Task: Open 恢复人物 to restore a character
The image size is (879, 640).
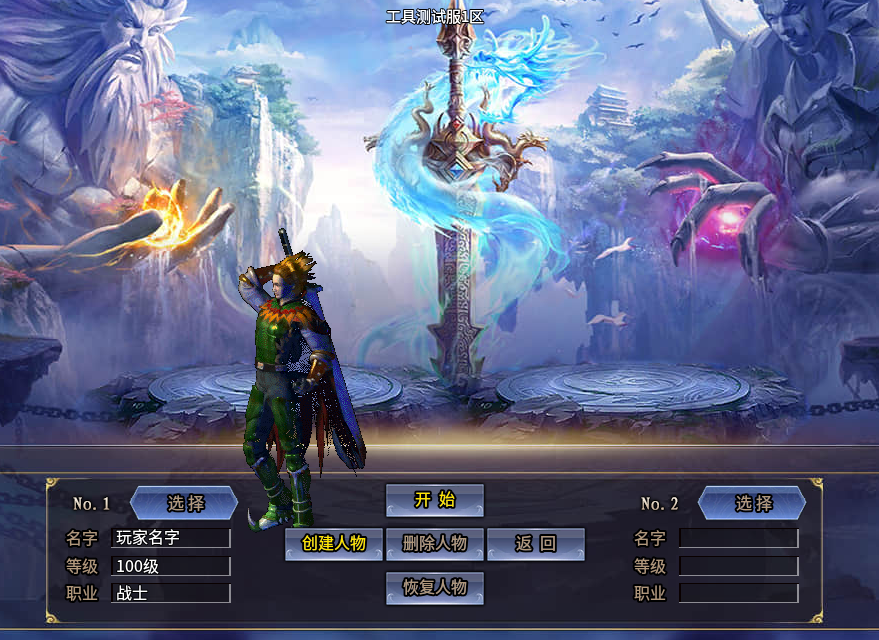Action: pos(434,588)
